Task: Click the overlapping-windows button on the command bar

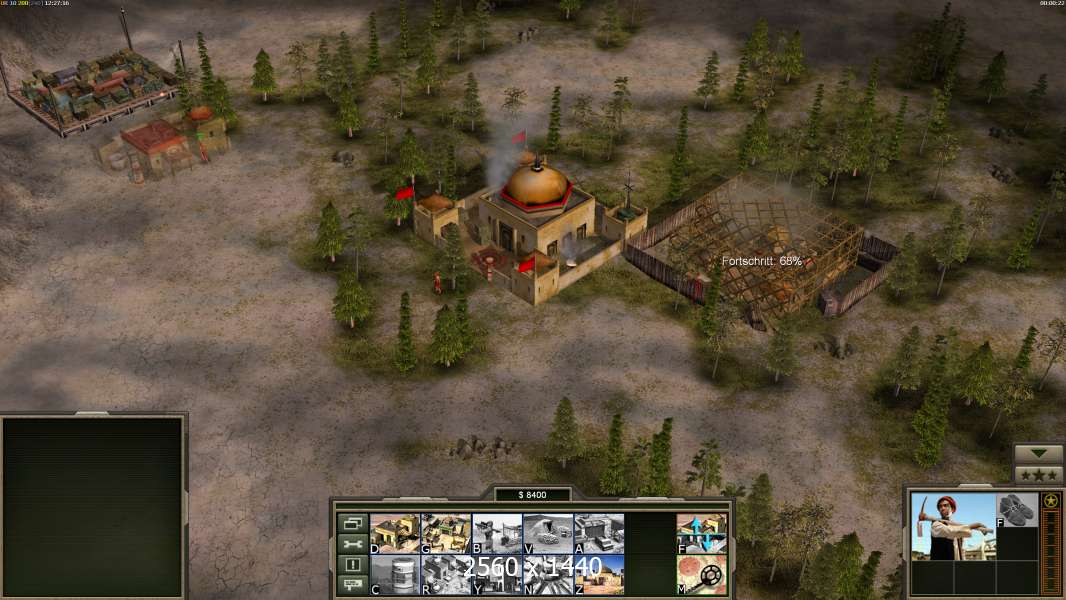Action: pos(351,523)
